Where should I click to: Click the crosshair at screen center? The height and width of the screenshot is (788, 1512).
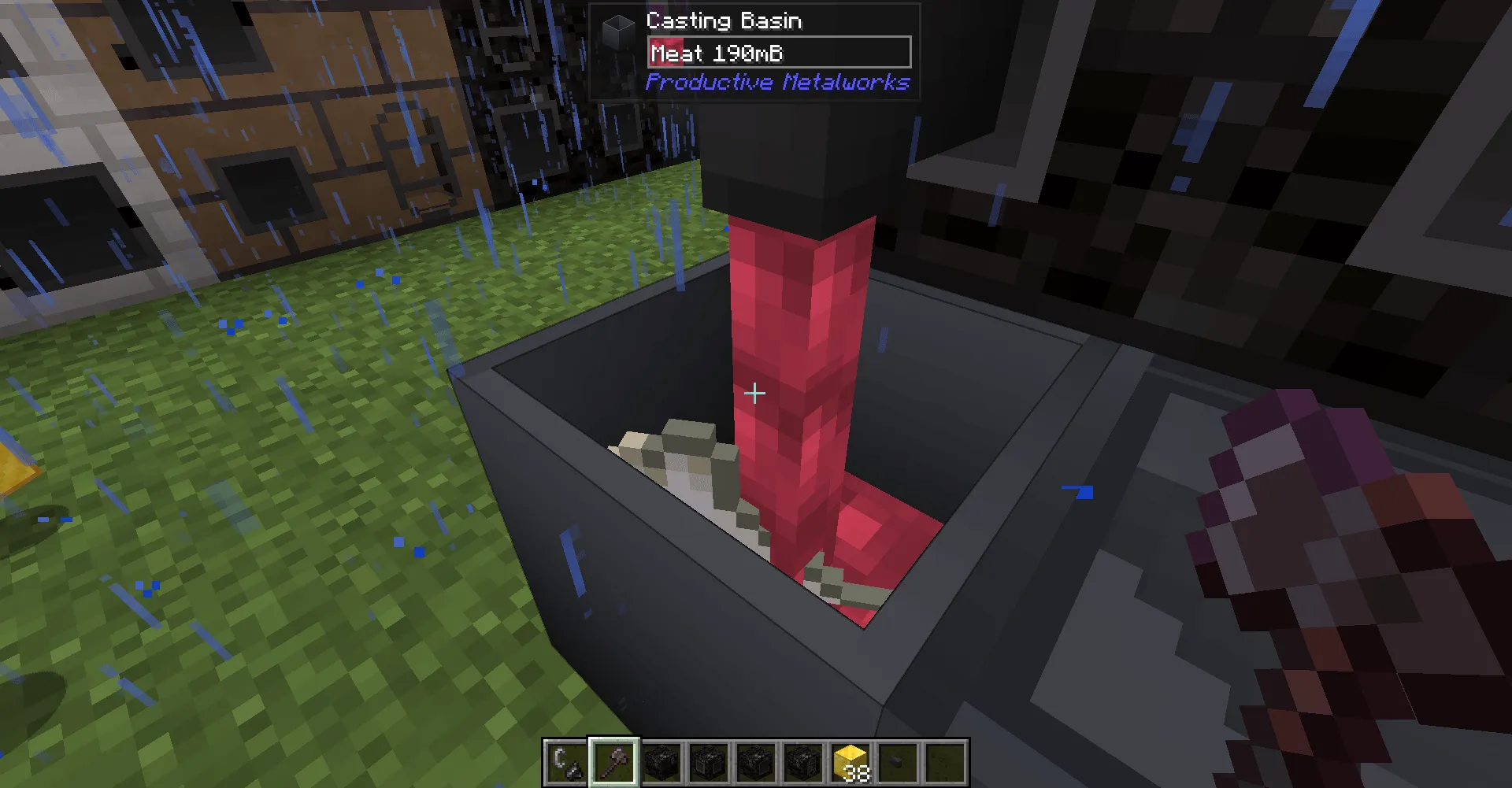754,392
